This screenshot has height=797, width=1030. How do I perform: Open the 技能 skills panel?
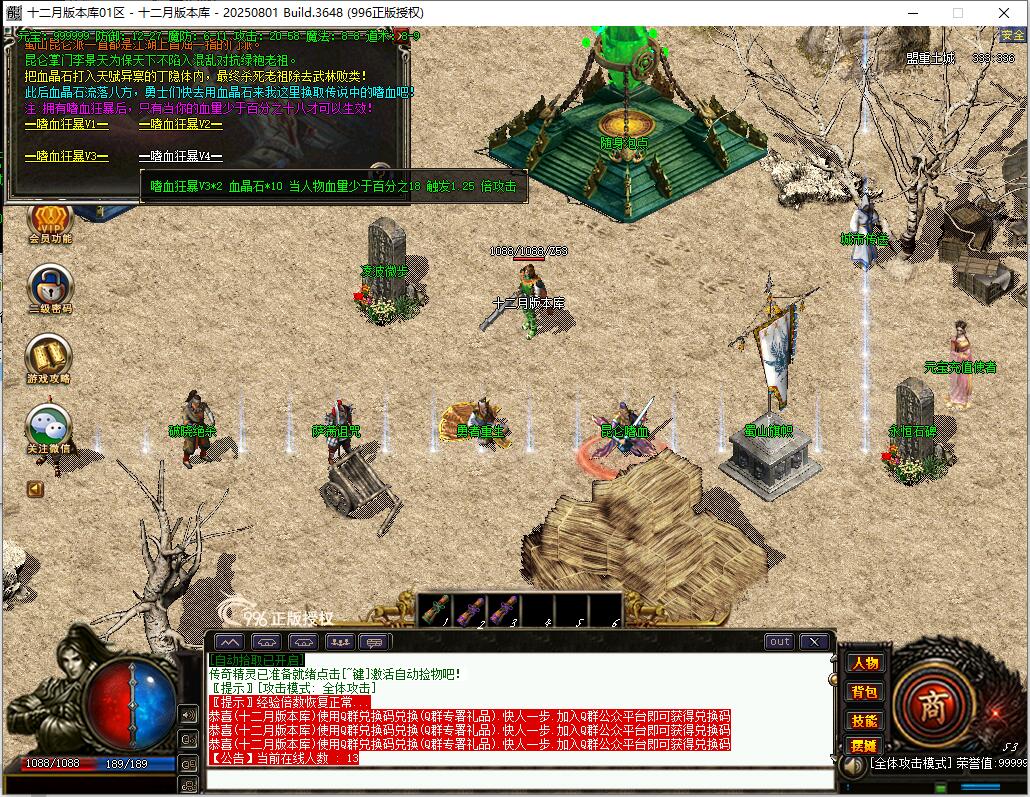(864, 719)
